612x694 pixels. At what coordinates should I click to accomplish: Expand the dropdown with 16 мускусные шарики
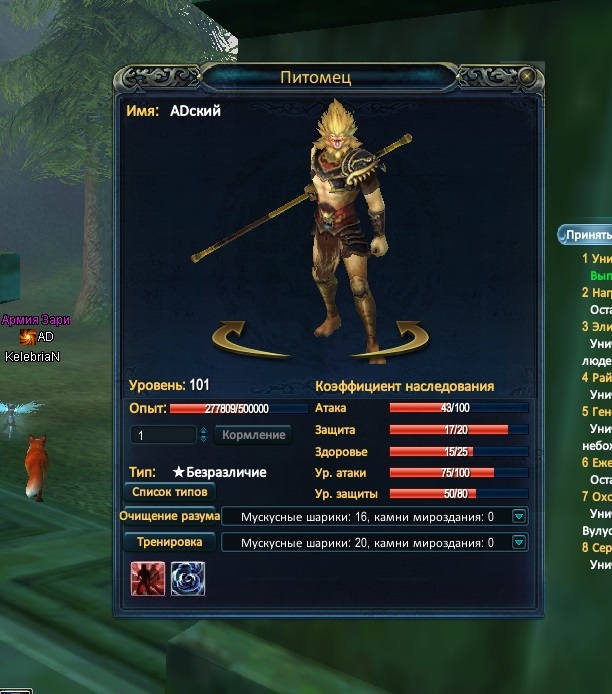coord(519,517)
